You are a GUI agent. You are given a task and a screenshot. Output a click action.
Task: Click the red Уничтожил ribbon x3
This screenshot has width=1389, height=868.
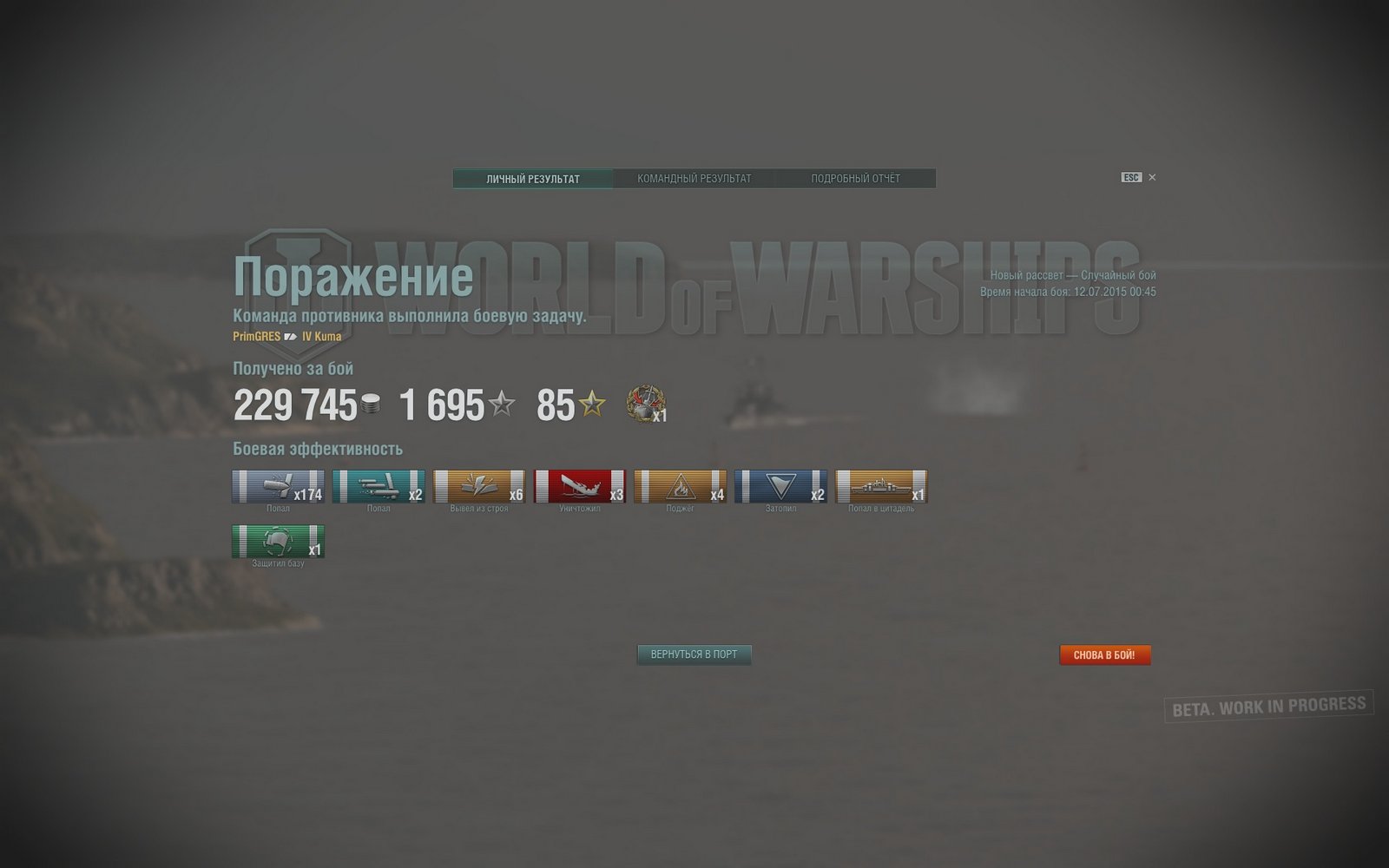[x=580, y=487]
